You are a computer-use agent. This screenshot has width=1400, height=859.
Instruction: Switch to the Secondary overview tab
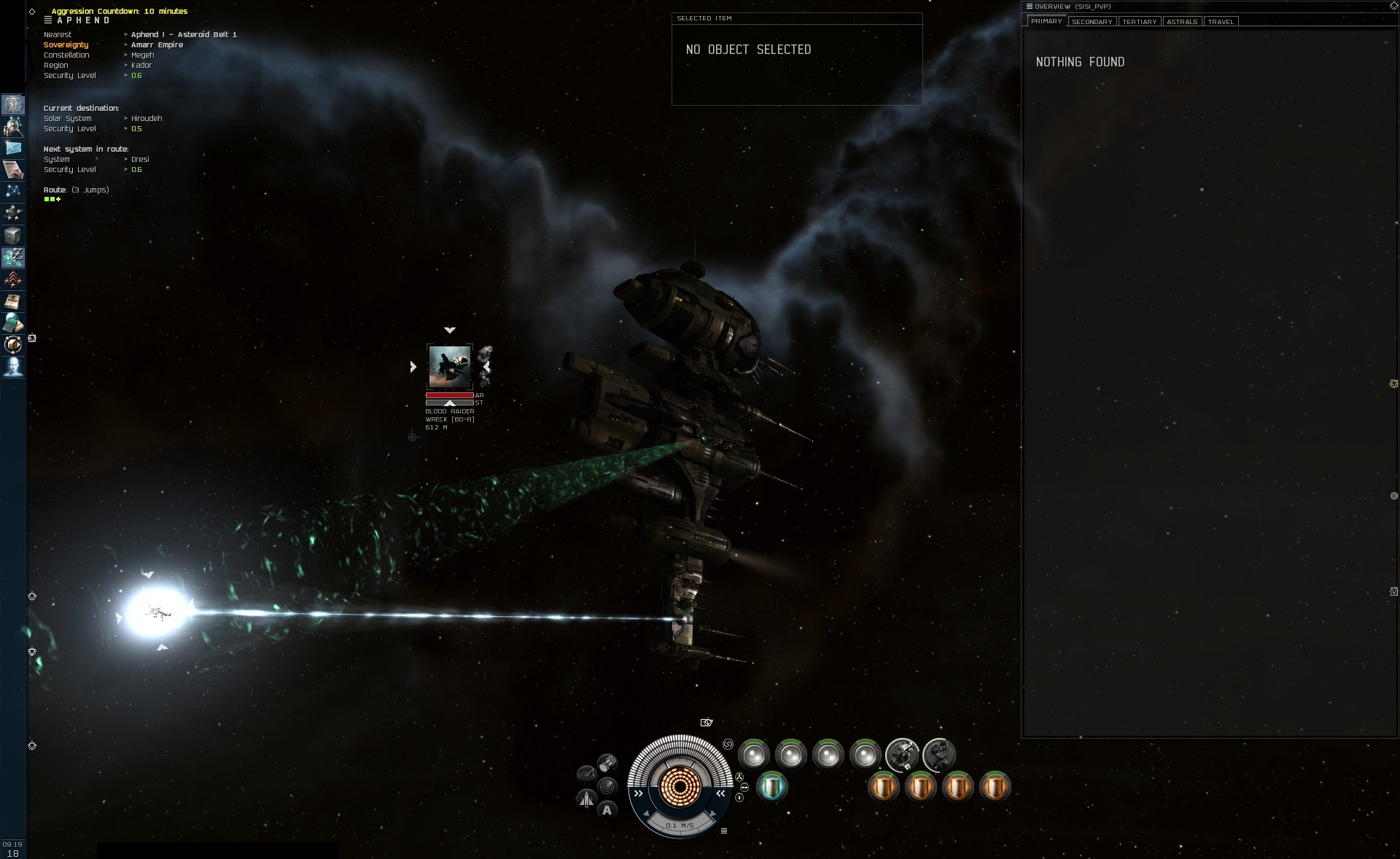pyautogui.click(x=1092, y=22)
